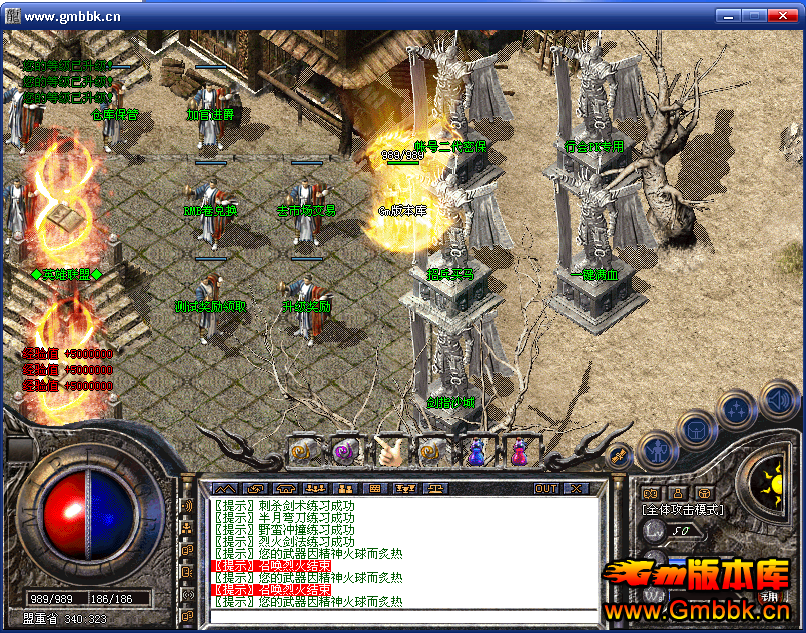
Task: Toggle sound with the speaker round button
Action: pos(779,402)
